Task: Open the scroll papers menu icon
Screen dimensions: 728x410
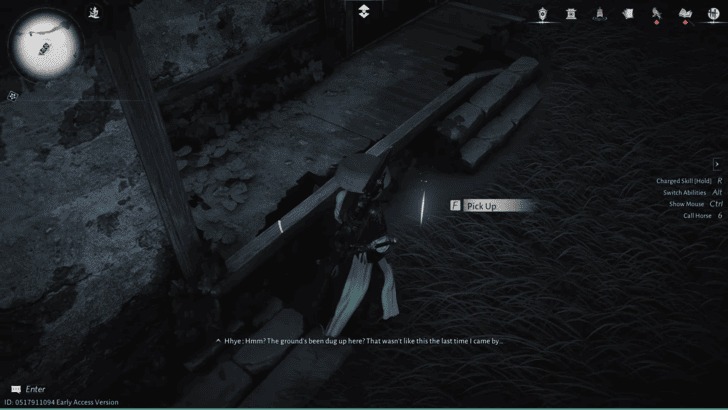Action: [x=628, y=13]
